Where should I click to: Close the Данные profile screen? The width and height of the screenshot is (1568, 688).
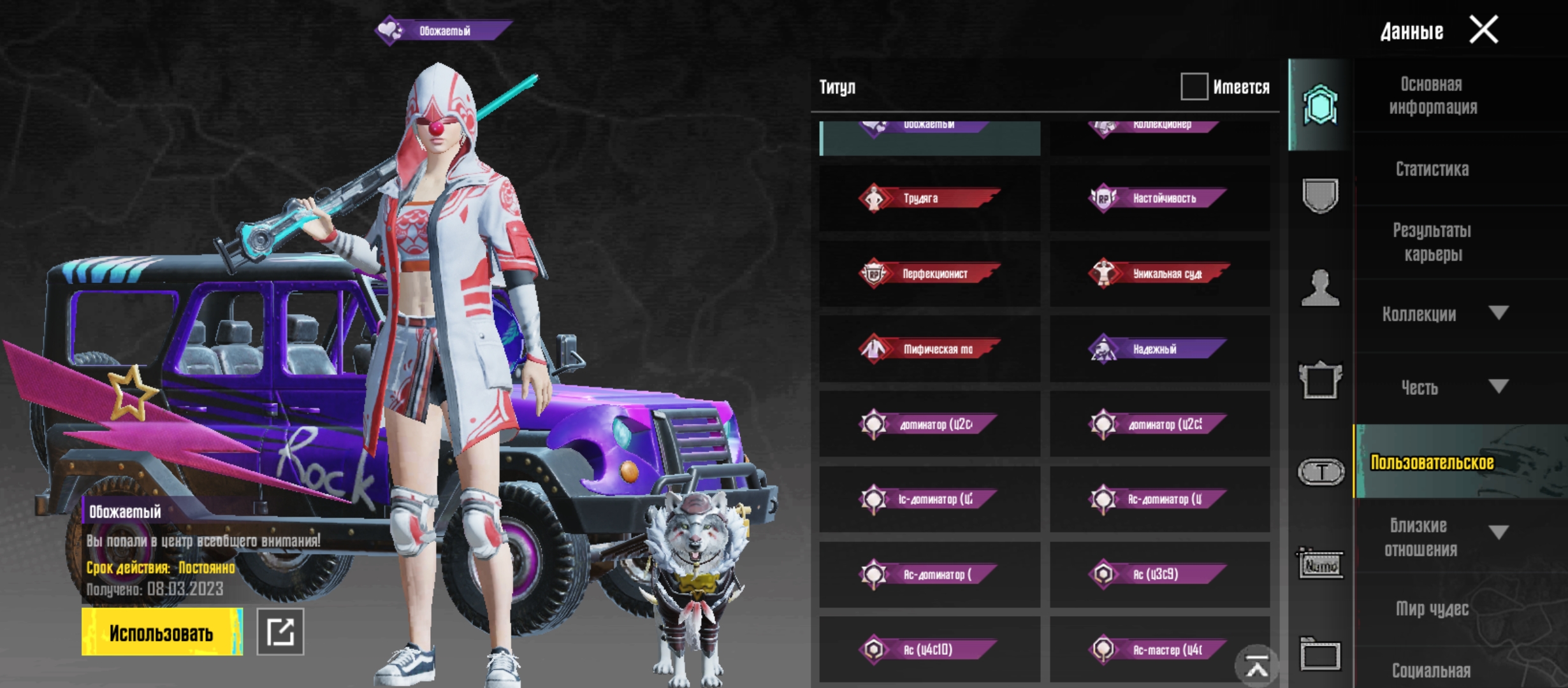tap(1483, 30)
